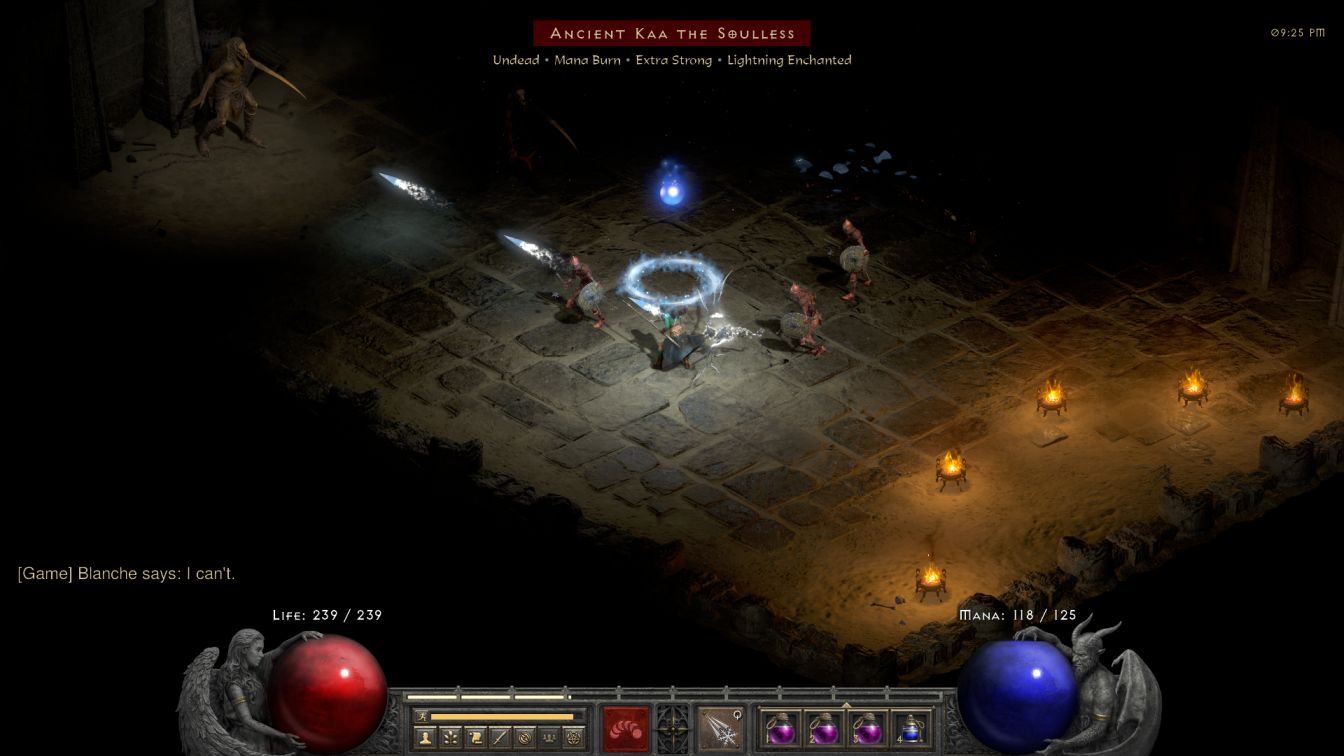This screenshot has width=1344, height=756.
Task: Select the ice arrow right-hand skill icon
Action: (719, 728)
